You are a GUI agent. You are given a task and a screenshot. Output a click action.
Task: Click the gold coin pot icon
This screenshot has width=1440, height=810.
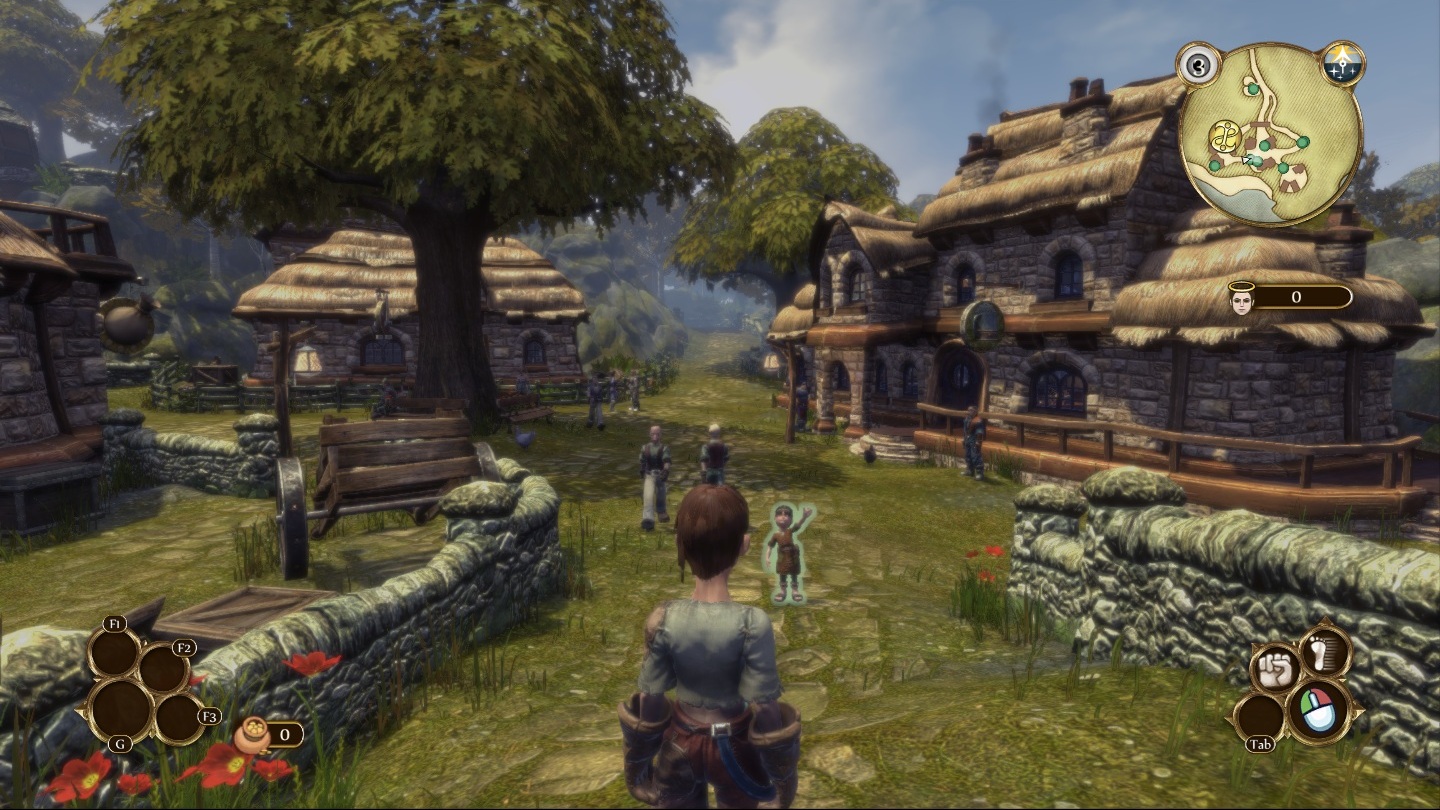coord(252,735)
